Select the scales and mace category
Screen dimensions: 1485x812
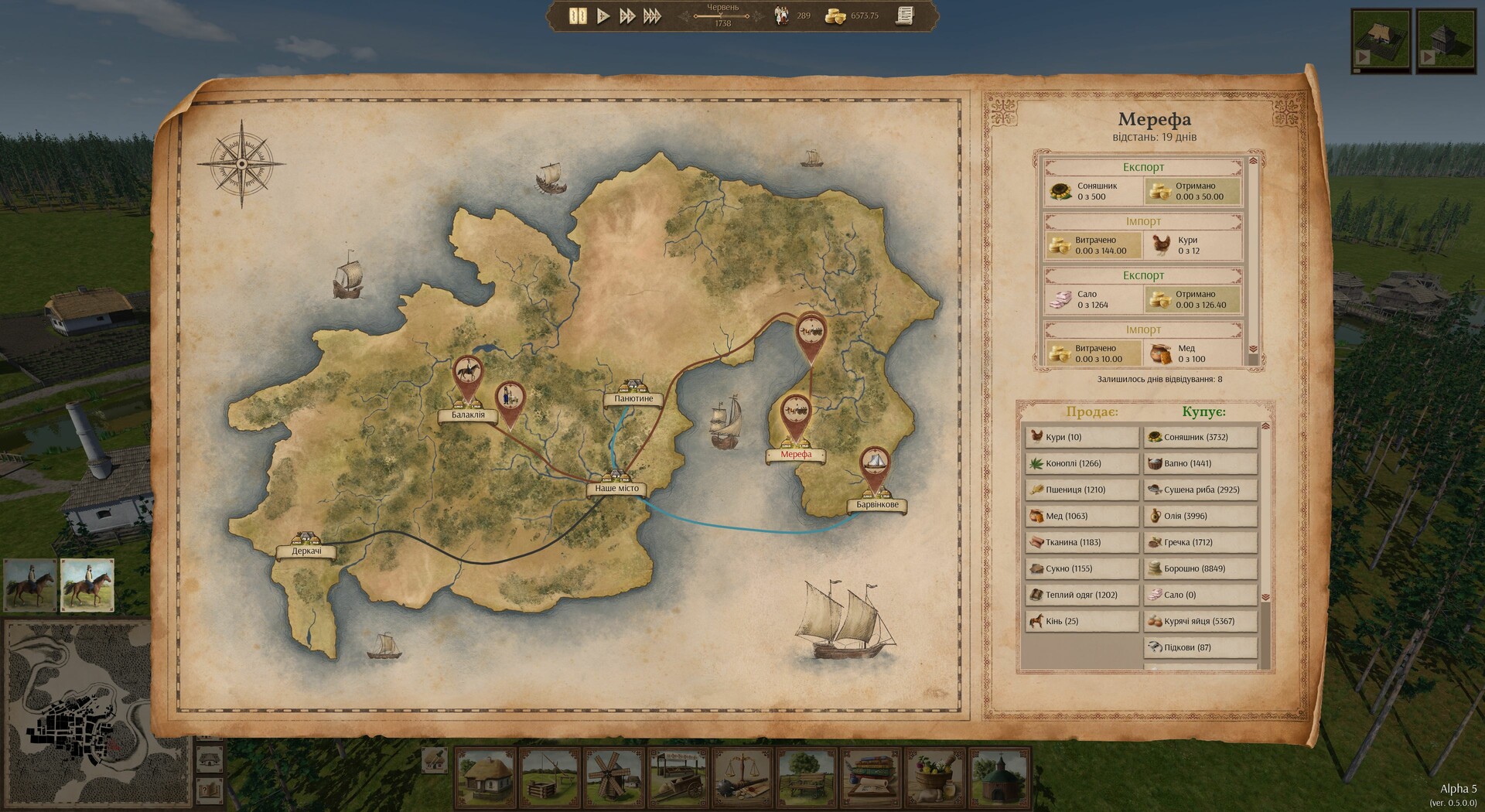click(x=742, y=776)
